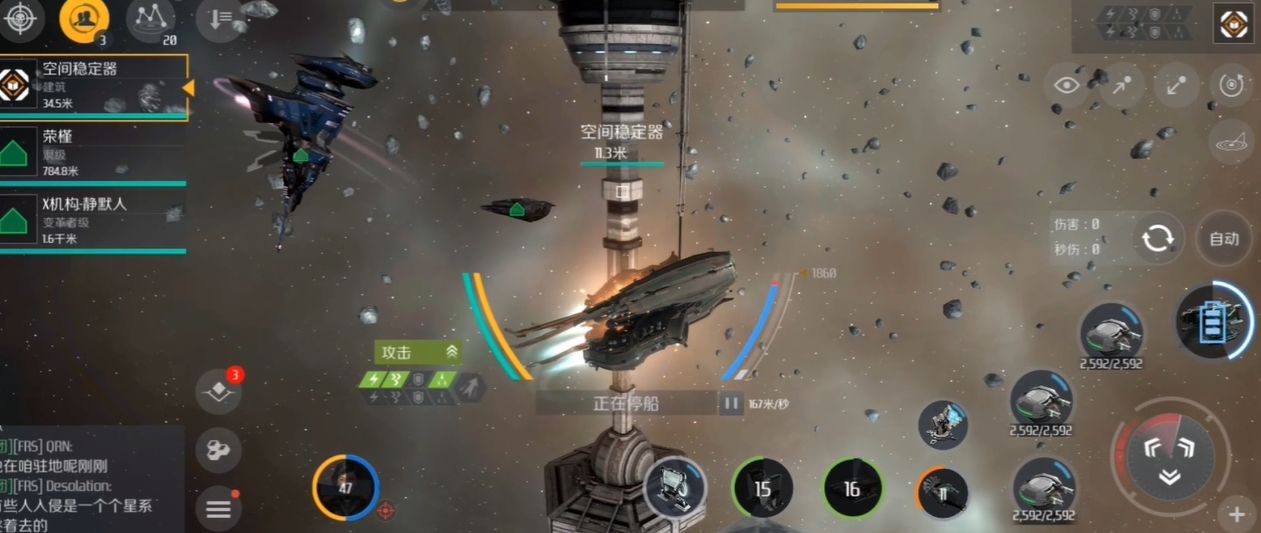The width and height of the screenshot is (1261, 533).
Task: Open the skull crosshair targeting filter
Action: coord(21,19)
